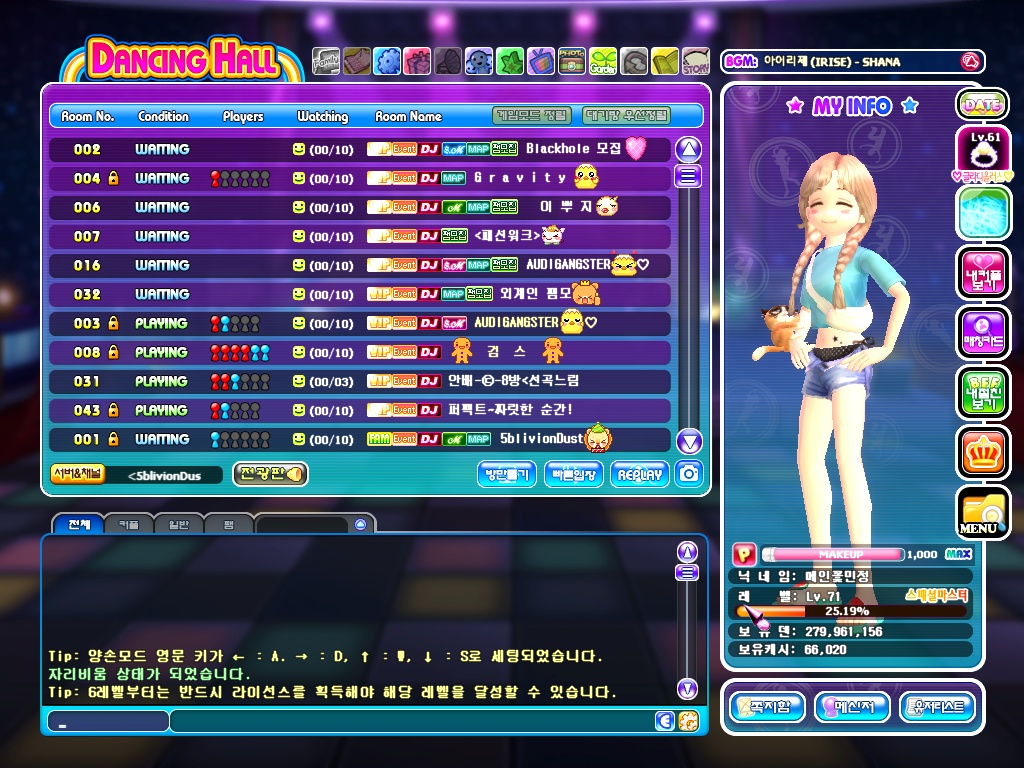
Task: Open the MENU folder button
Action: (x=981, y=512)
